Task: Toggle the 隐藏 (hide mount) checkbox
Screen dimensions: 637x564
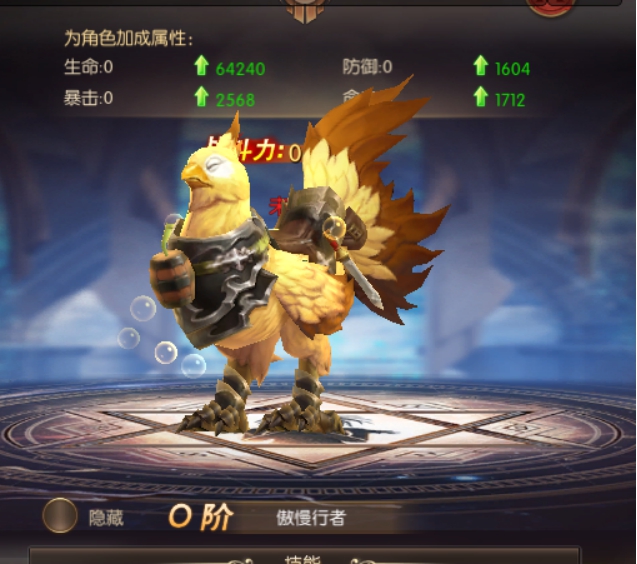Action: click(x=60, y=515)
